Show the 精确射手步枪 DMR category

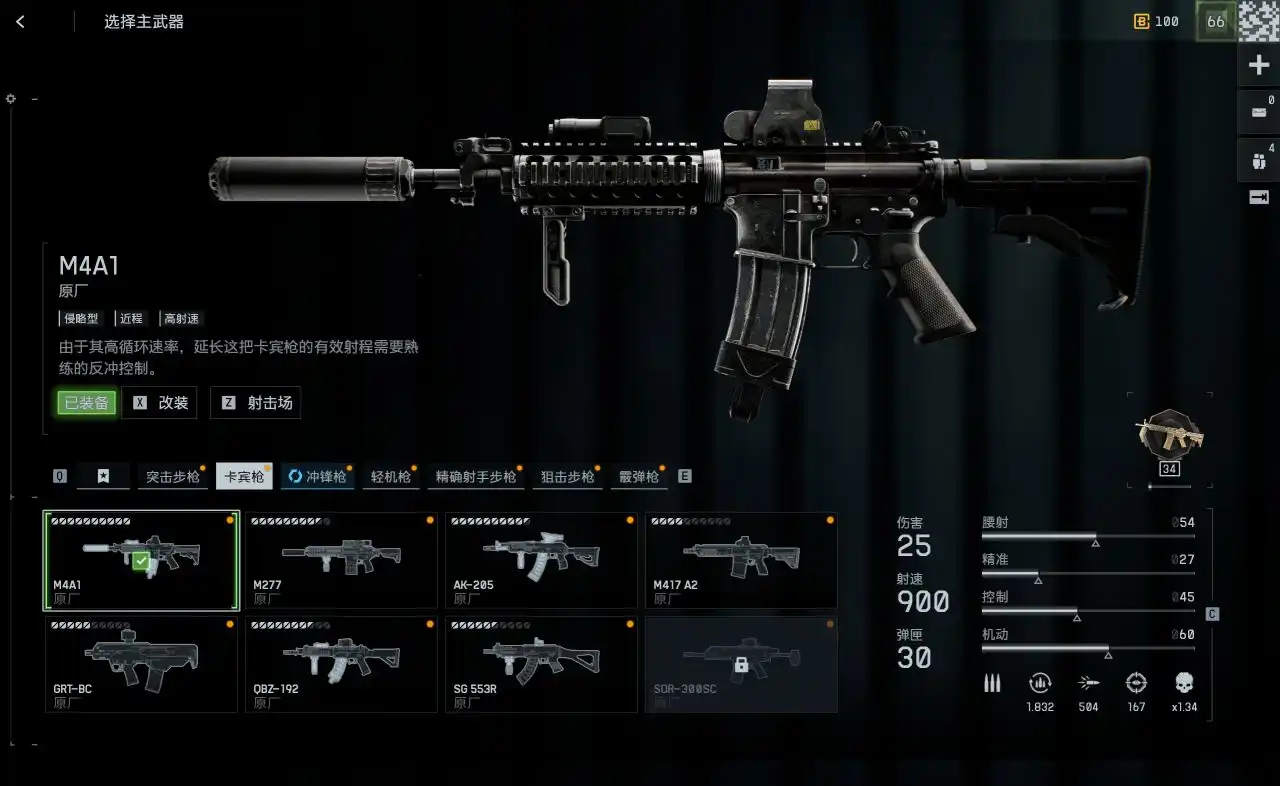pos(476,477)
